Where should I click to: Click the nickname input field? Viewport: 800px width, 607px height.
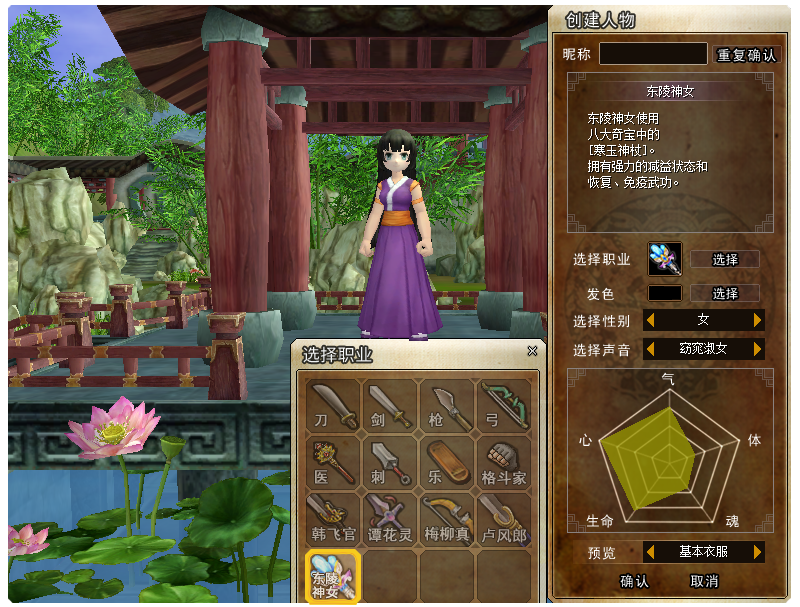point(653,54)
